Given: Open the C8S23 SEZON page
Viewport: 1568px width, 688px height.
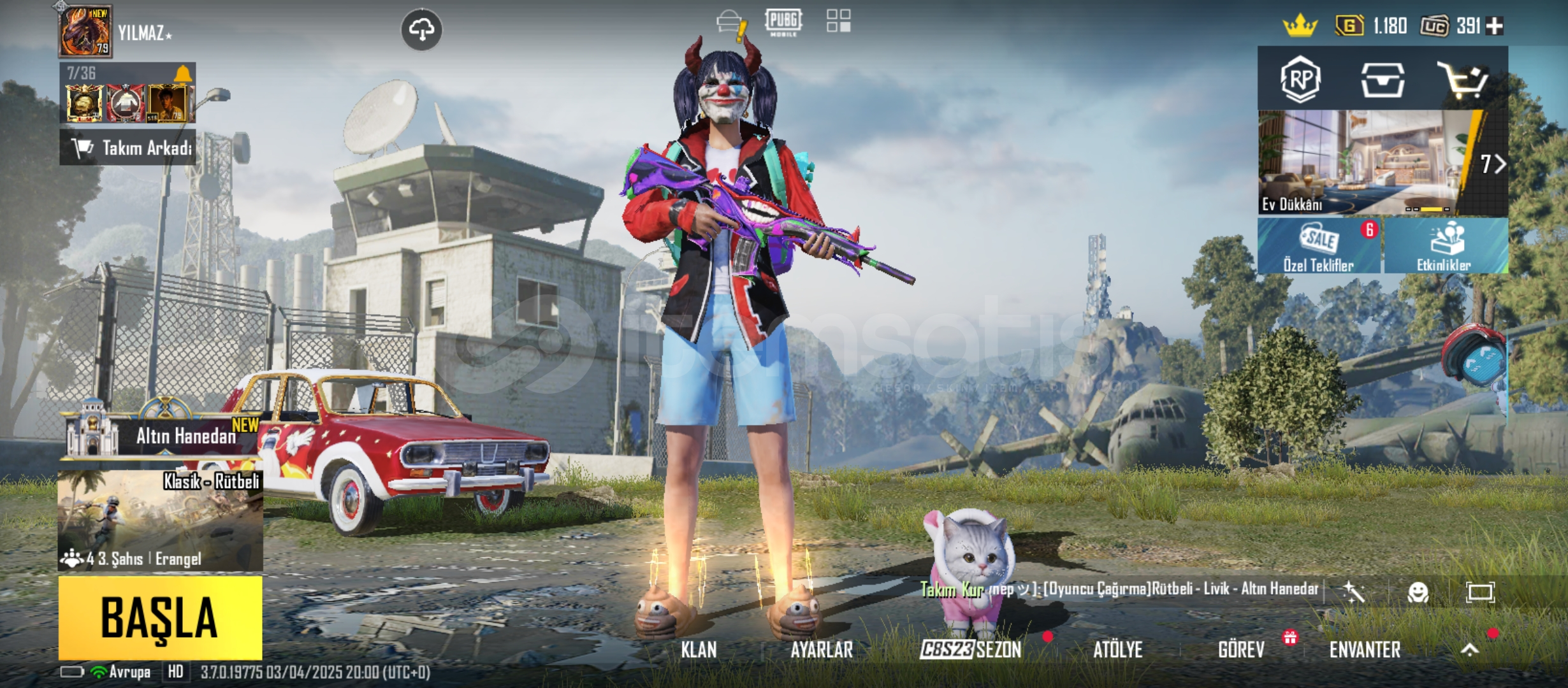Looking at the screenshot, I should [971, 650].
